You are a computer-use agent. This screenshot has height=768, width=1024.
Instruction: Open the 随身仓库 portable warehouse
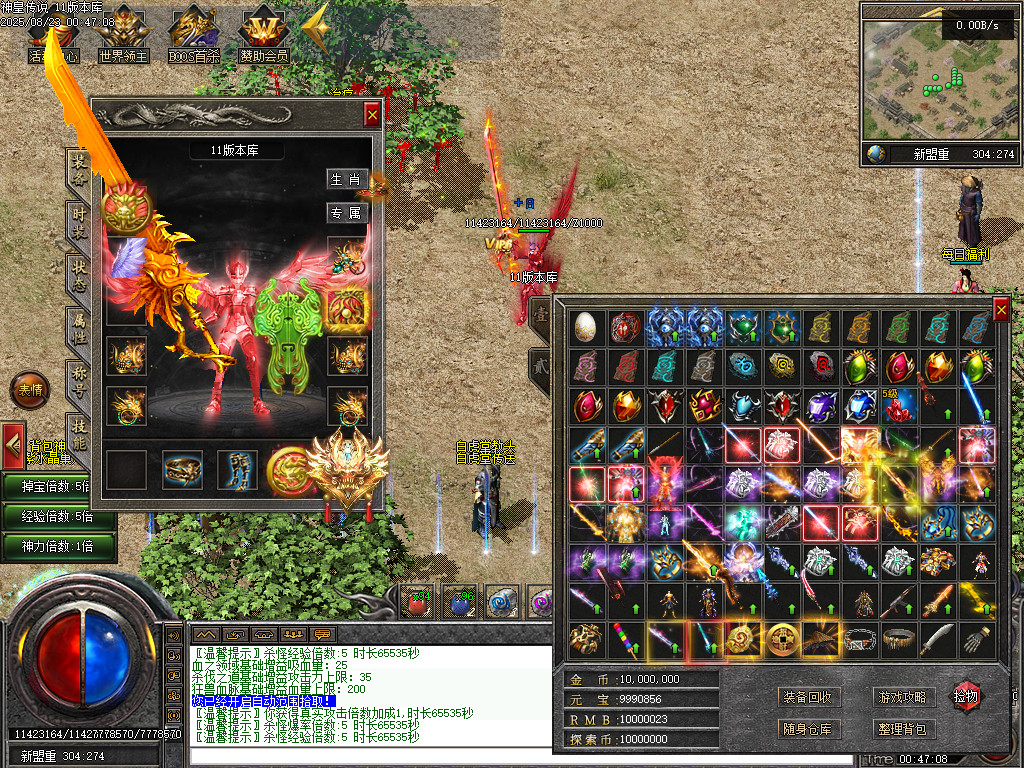(807, 729)
